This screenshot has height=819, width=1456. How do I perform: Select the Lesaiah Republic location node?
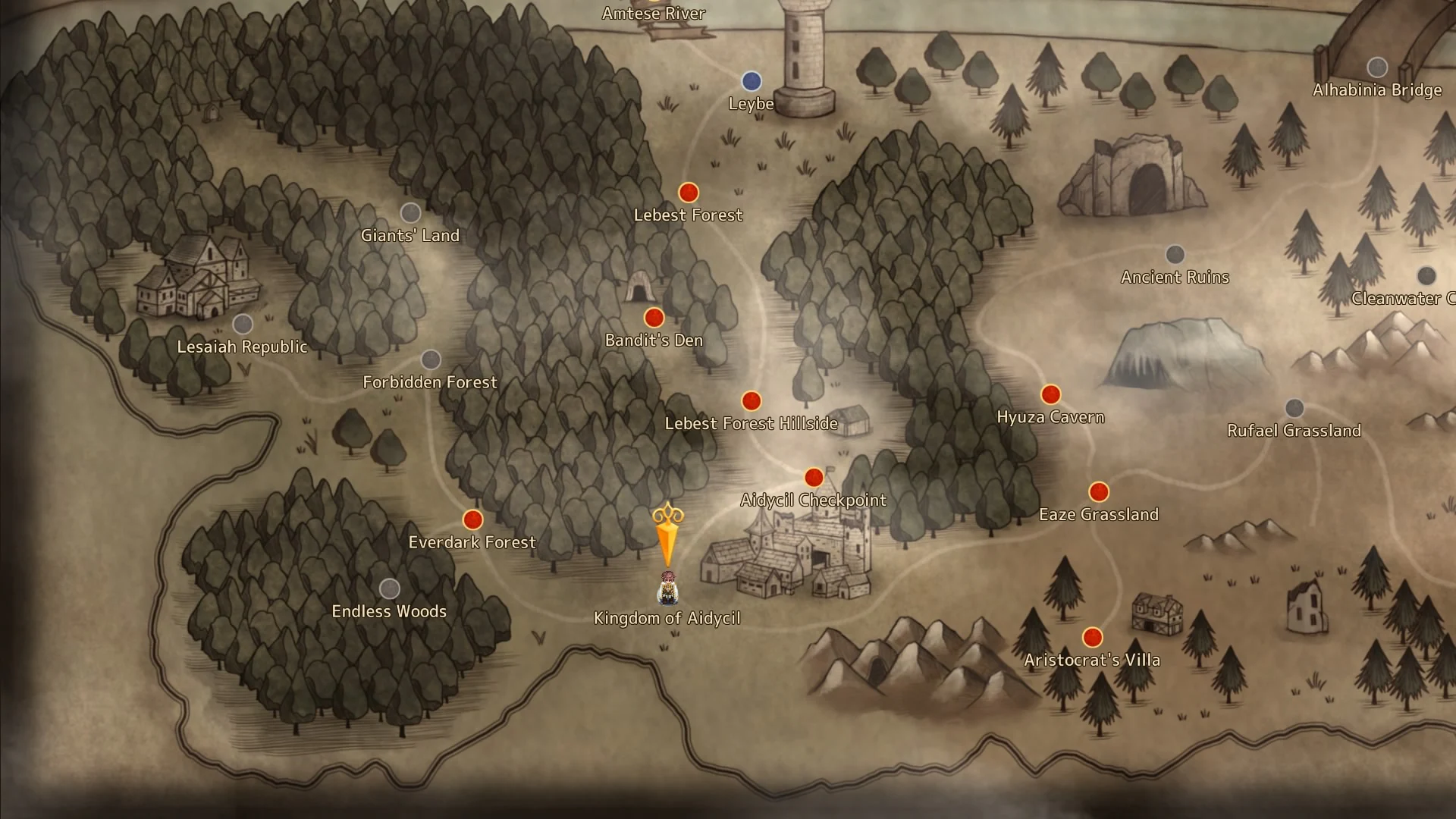tap(243, 325)
